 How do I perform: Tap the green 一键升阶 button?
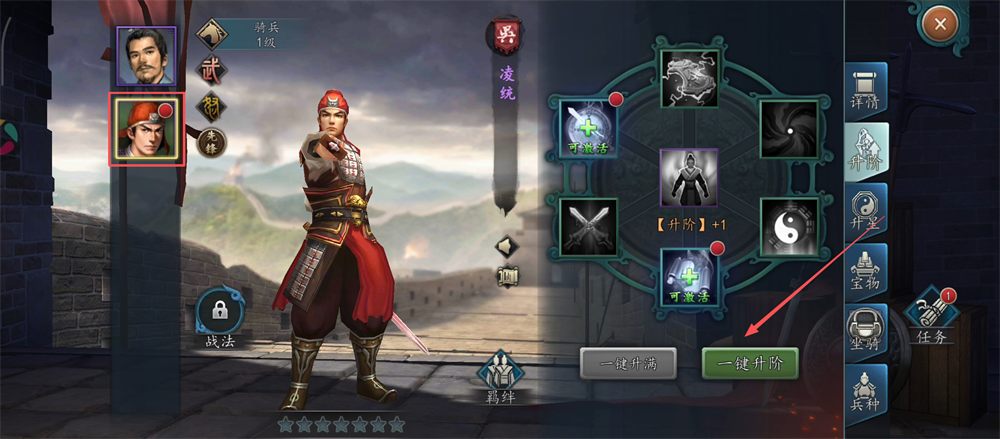(x=749, y=363)
